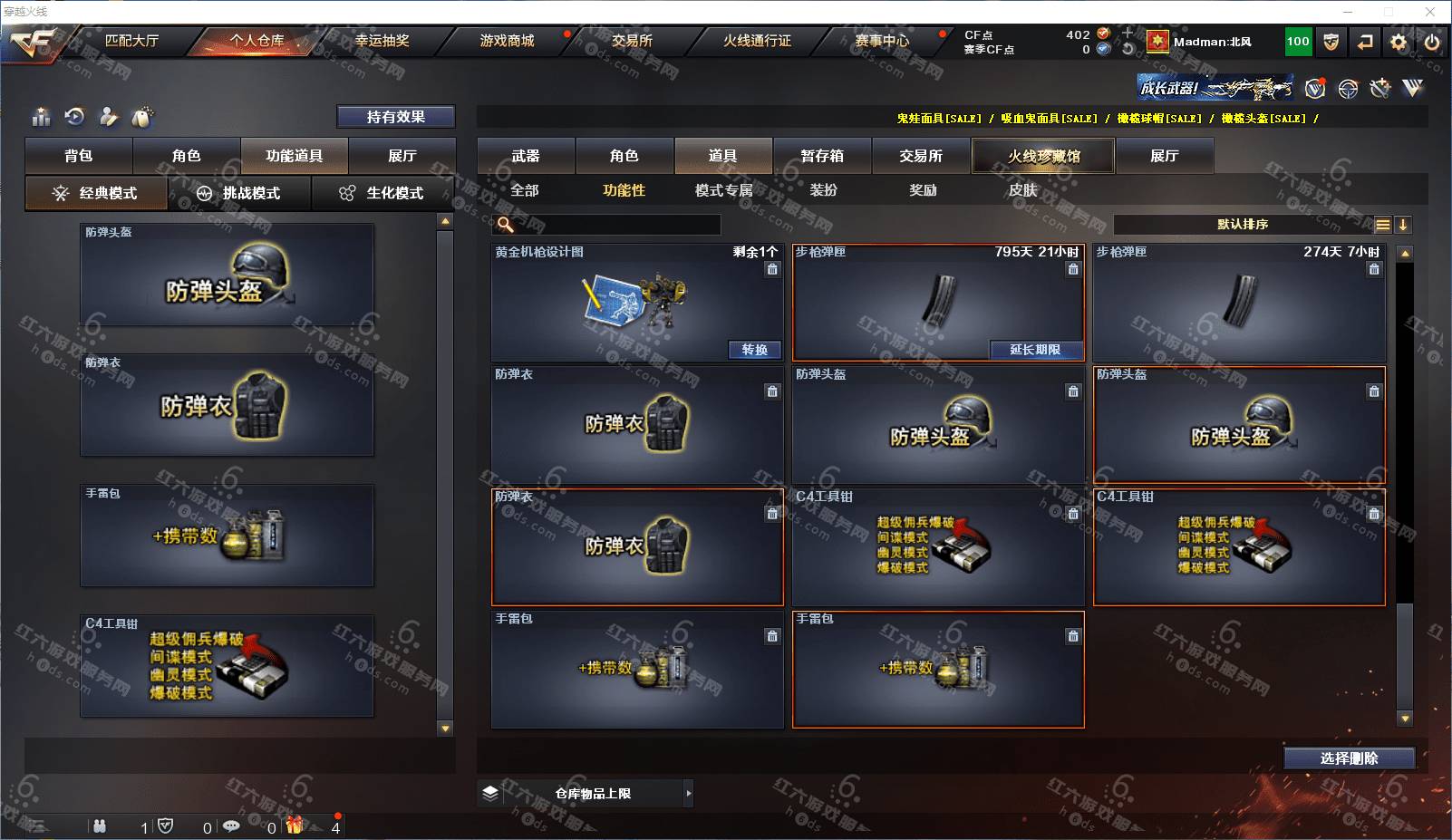1452x840 pixels.
Task: Switch to the 武器 weapons tab
Action: [526, 156]
